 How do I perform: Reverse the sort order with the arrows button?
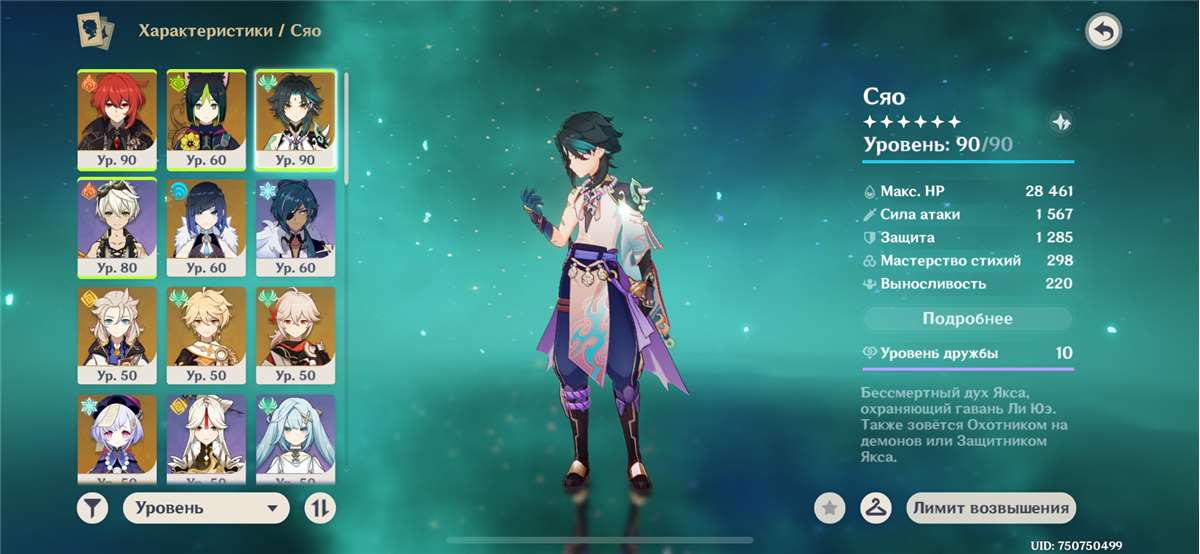click(x=319, y=508)
